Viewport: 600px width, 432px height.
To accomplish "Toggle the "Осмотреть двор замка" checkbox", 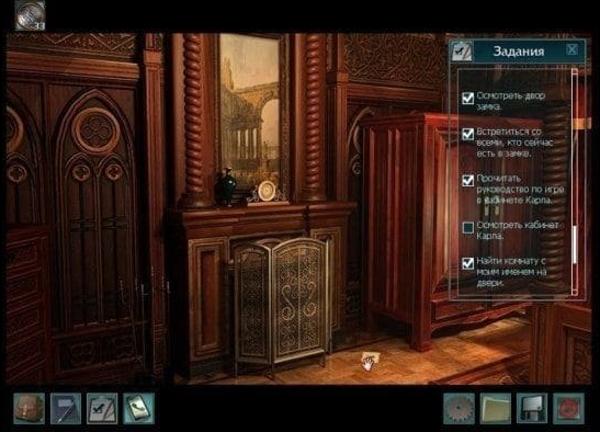I will click(468, 98).
